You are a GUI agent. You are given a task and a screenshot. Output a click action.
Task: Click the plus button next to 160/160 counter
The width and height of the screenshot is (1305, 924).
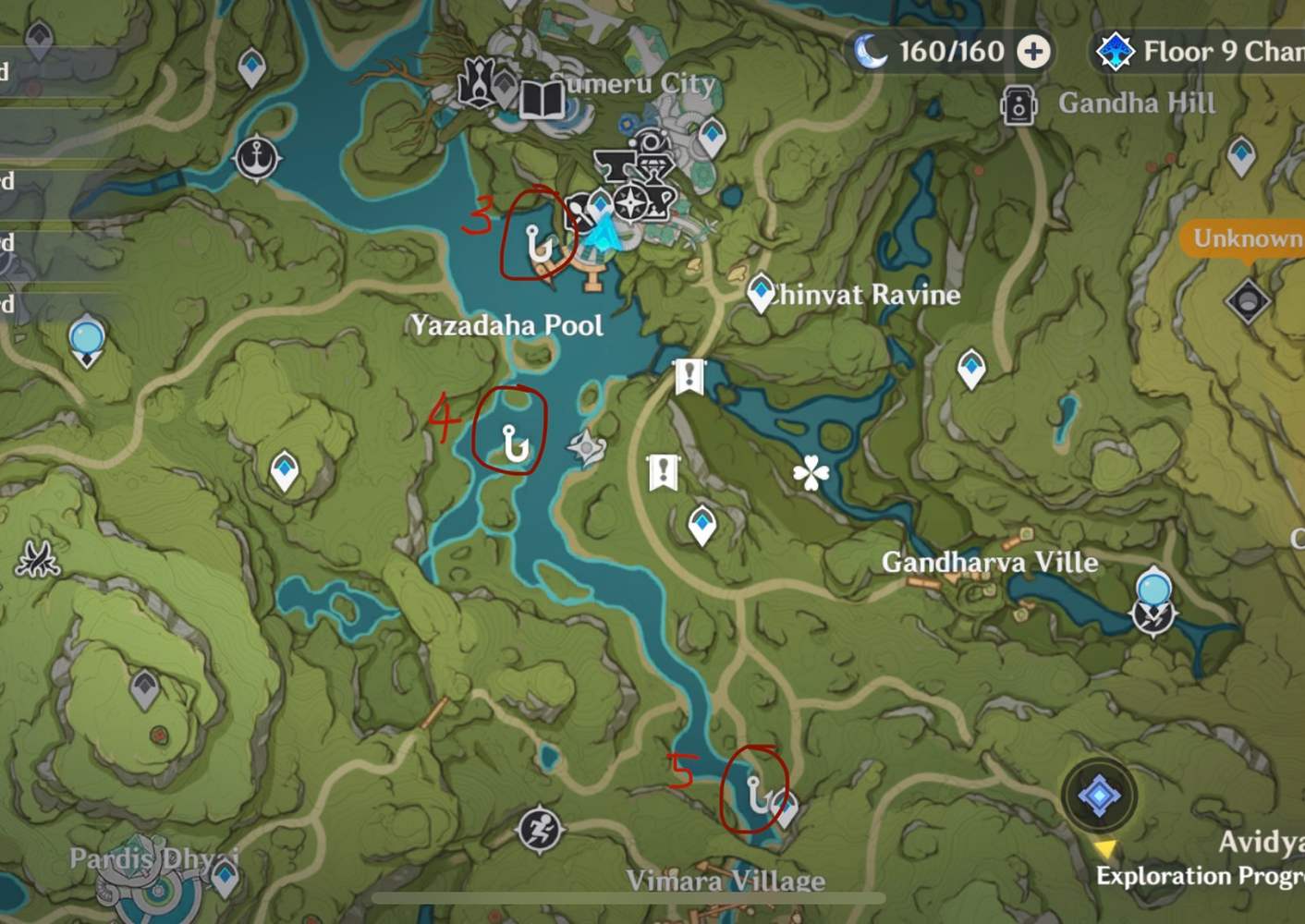[x=1033, y=53]
